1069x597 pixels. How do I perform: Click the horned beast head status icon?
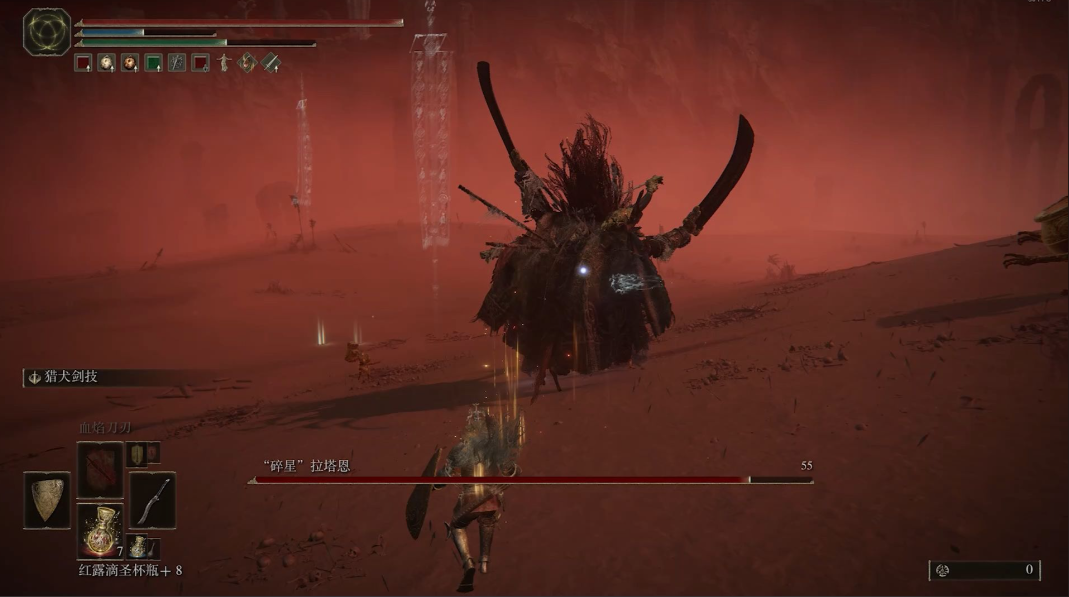click(x=247, y=63)
